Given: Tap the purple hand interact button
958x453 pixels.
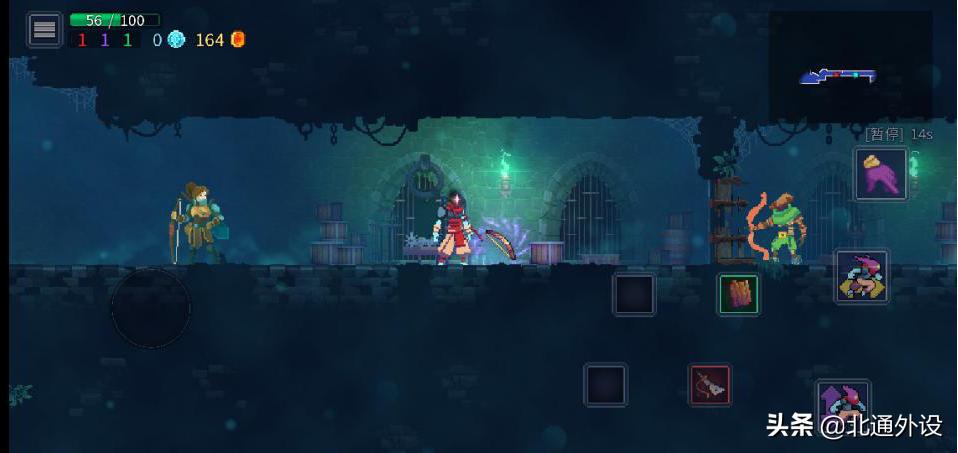Looking at the screenshot, I should [880, 174].
